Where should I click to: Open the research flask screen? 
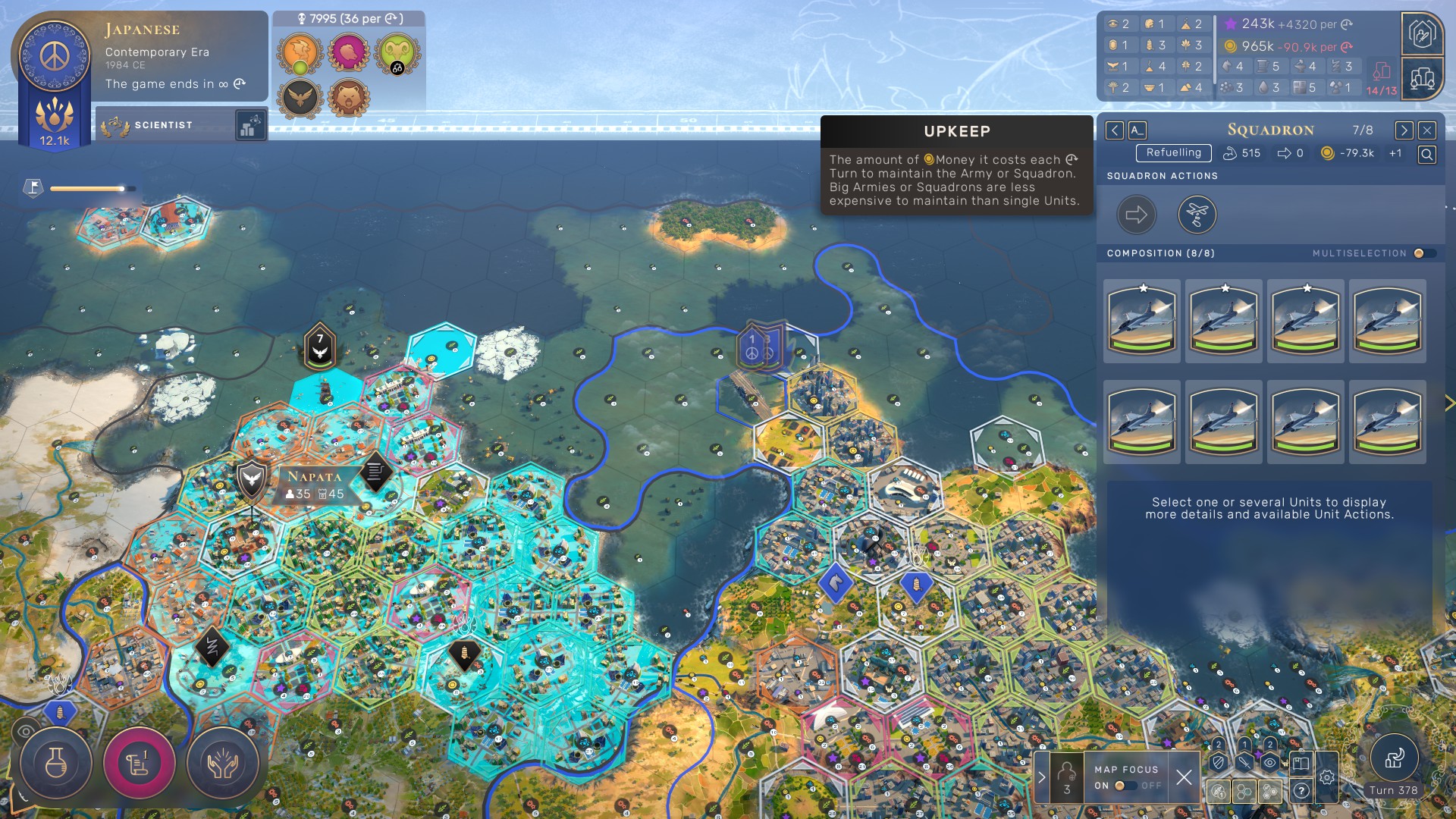pos(56,764)
